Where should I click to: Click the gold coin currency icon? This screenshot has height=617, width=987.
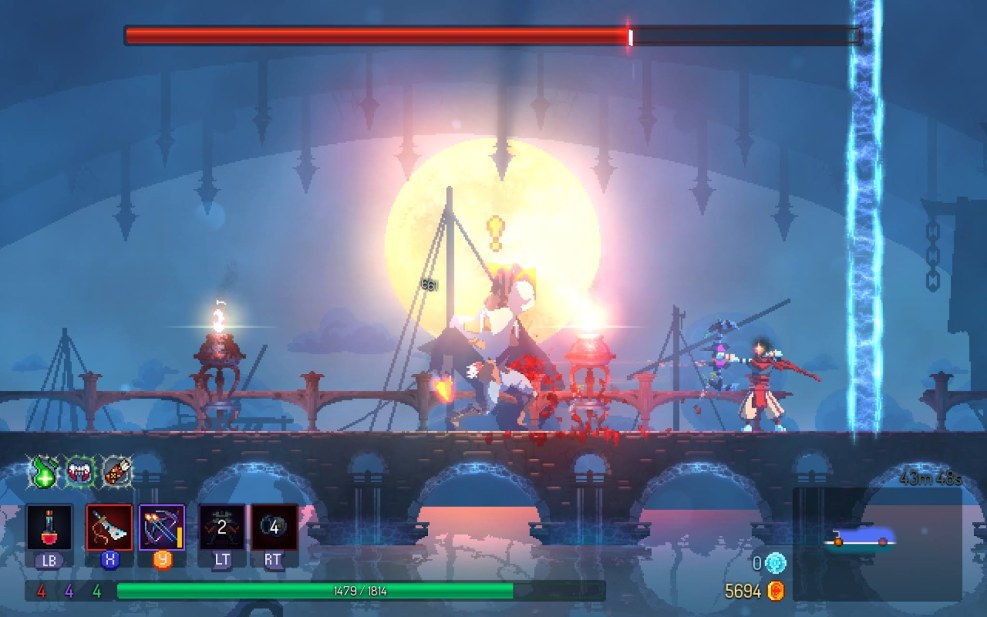[x=776, y=591]
